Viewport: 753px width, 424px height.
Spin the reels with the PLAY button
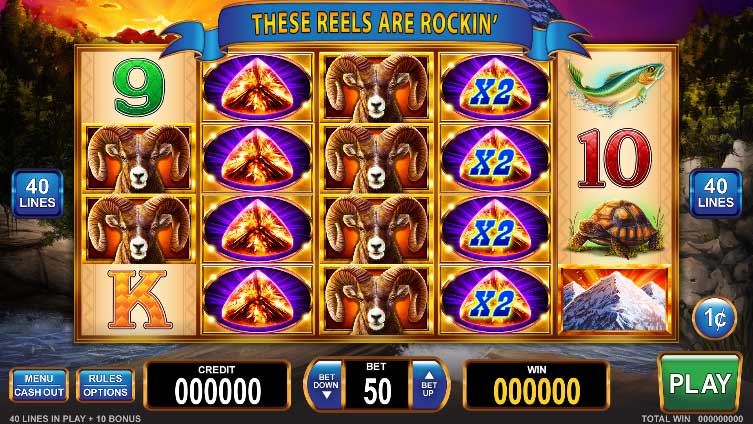(699, 383)
